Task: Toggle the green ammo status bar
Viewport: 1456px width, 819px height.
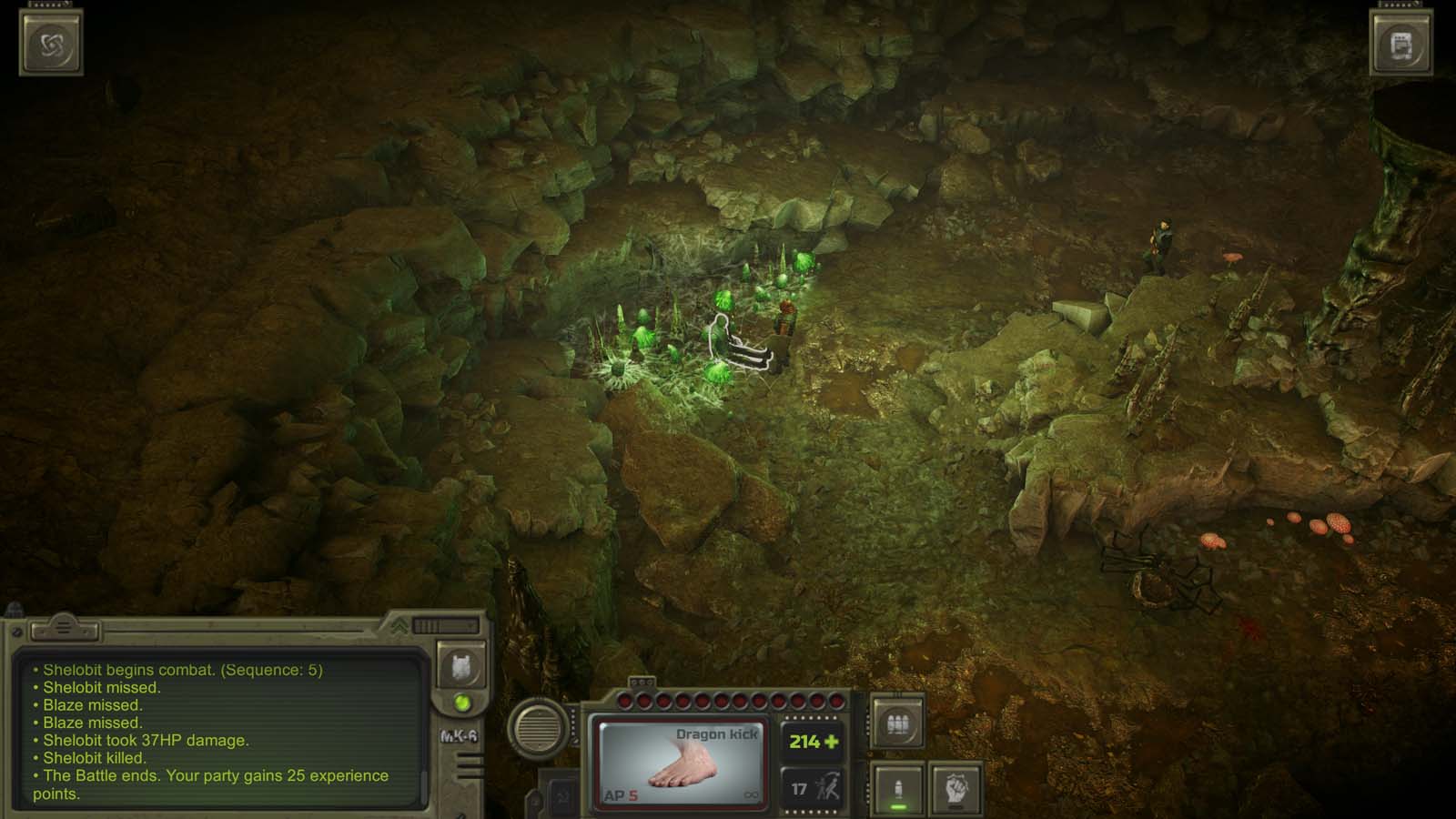Action: point(896,806)
